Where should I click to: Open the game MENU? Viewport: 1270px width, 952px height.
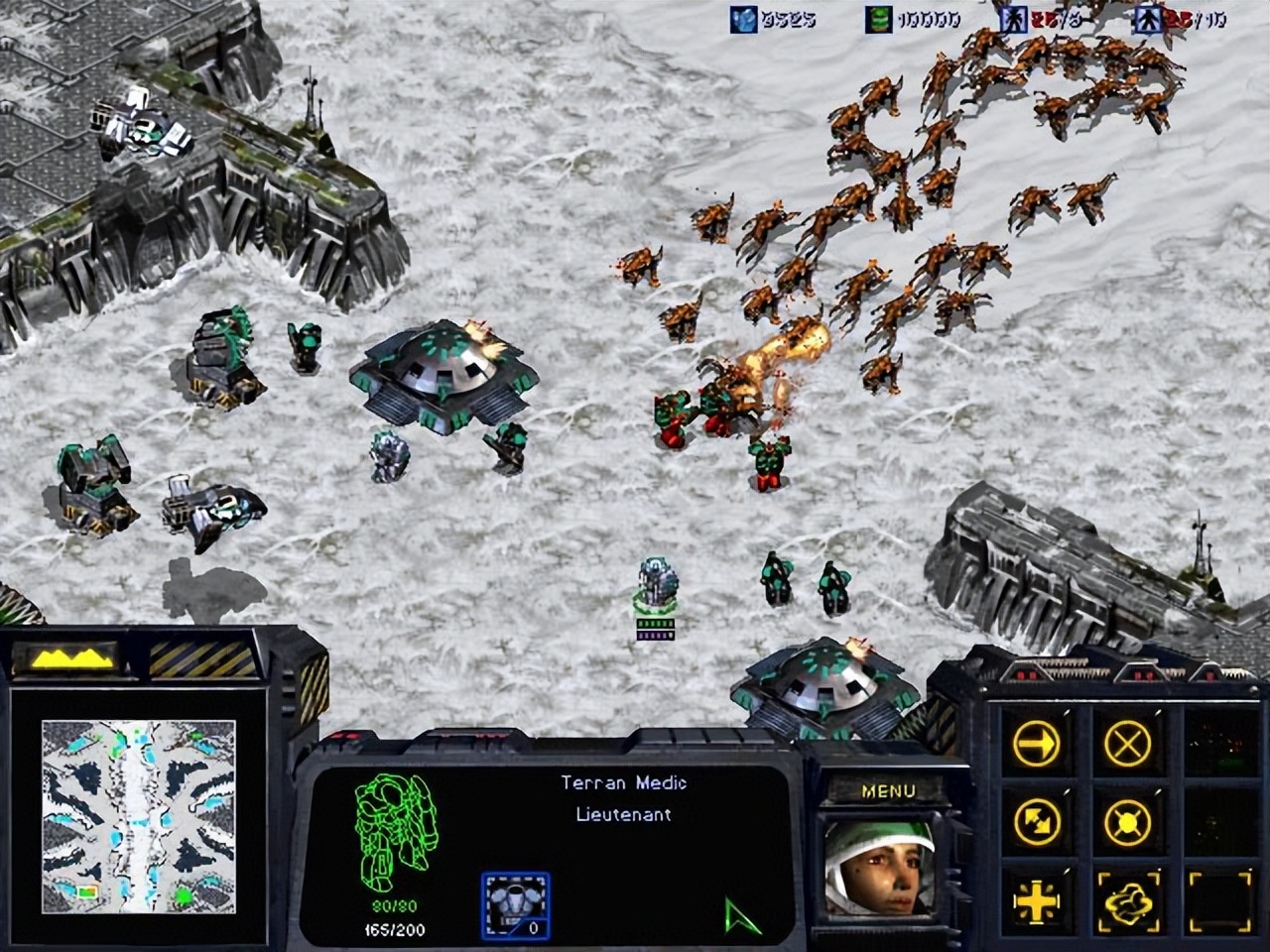tap(887, 791)
